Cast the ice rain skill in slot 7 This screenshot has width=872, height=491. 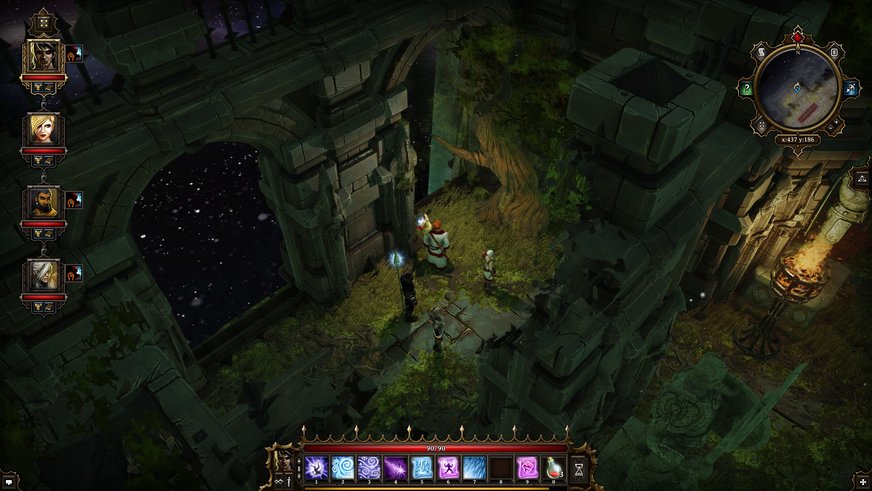point(473,467)
